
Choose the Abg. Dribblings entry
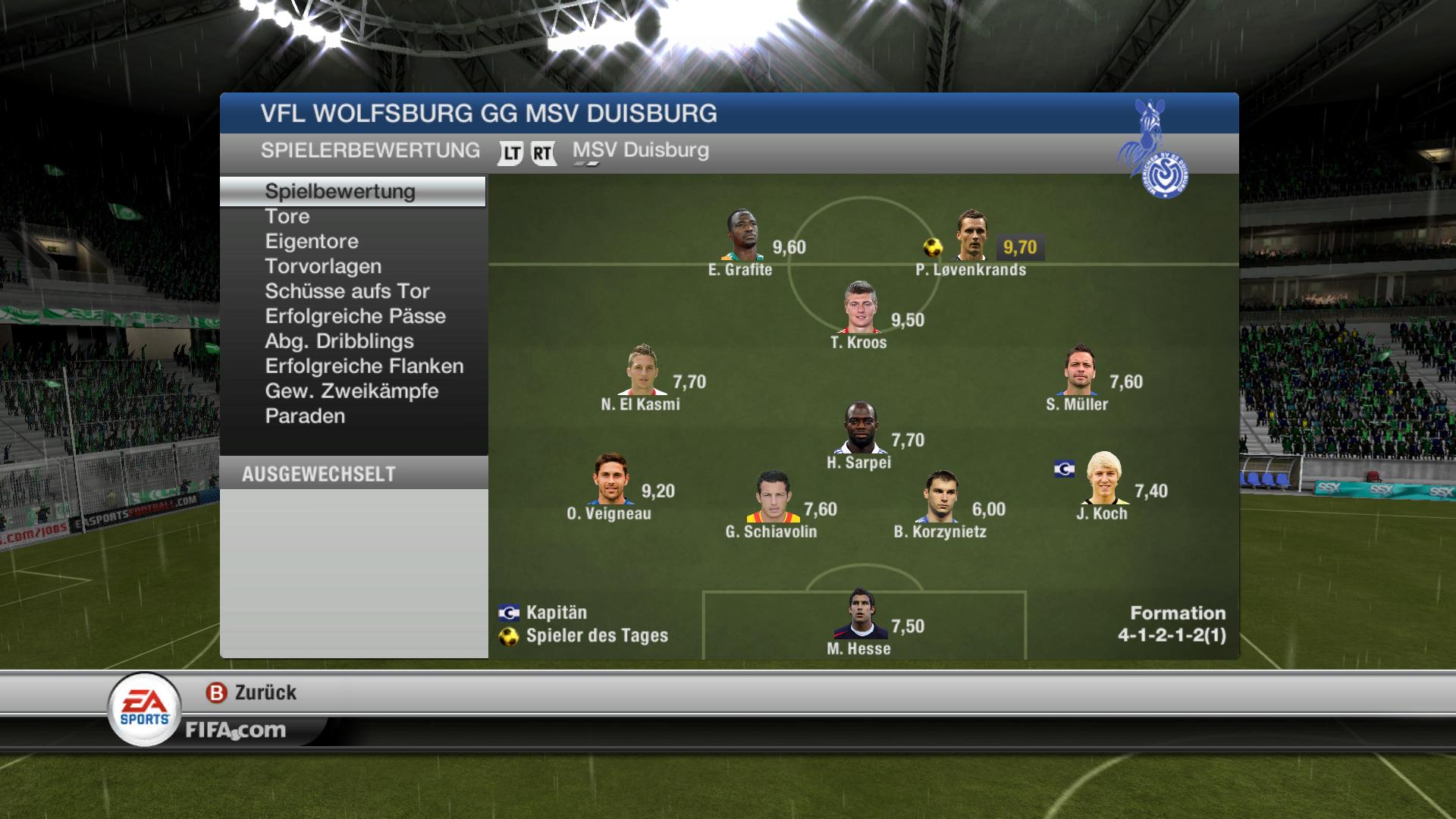point(339,342)
